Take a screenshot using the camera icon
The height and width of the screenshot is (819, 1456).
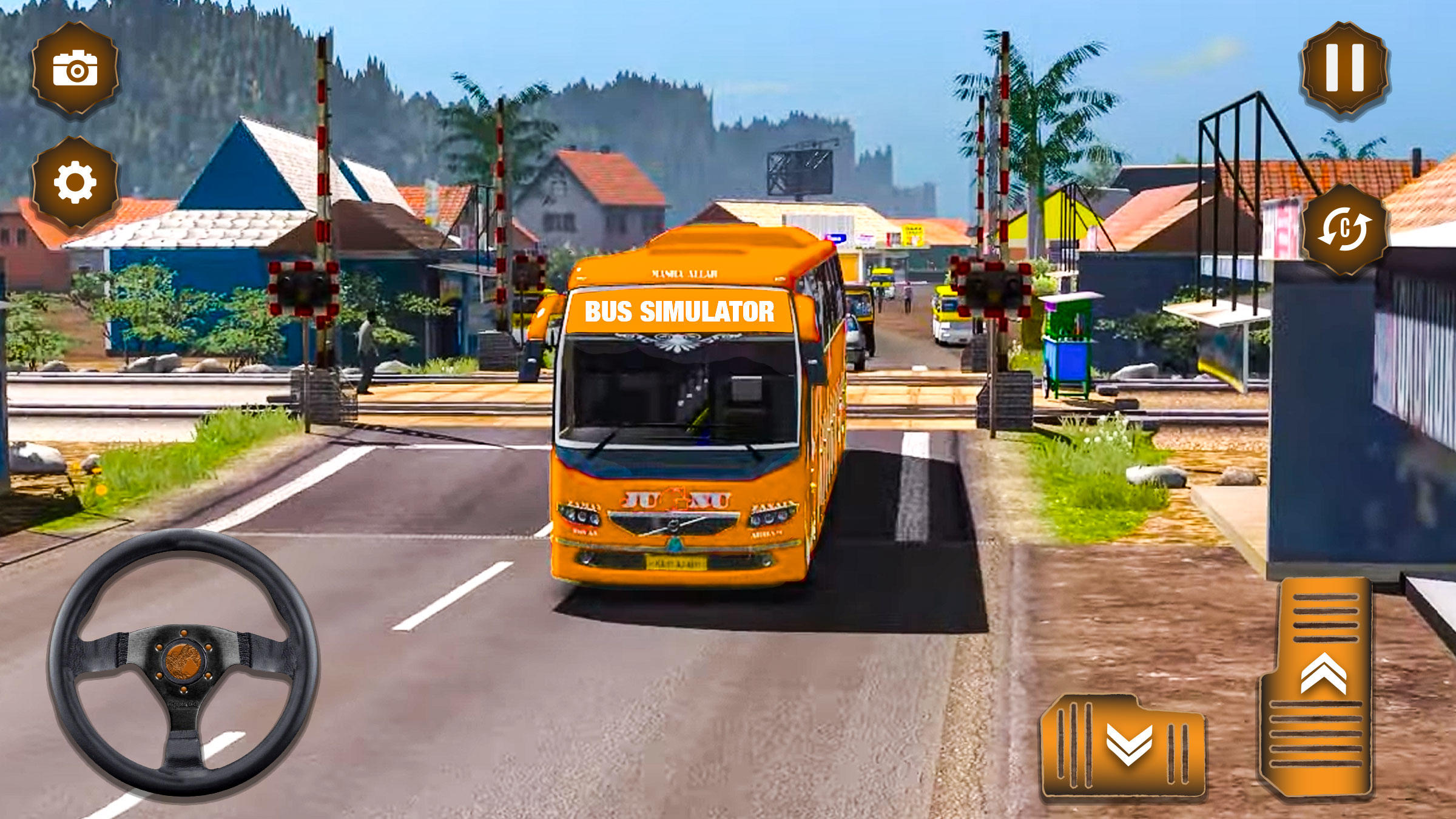tap(76, 69)
